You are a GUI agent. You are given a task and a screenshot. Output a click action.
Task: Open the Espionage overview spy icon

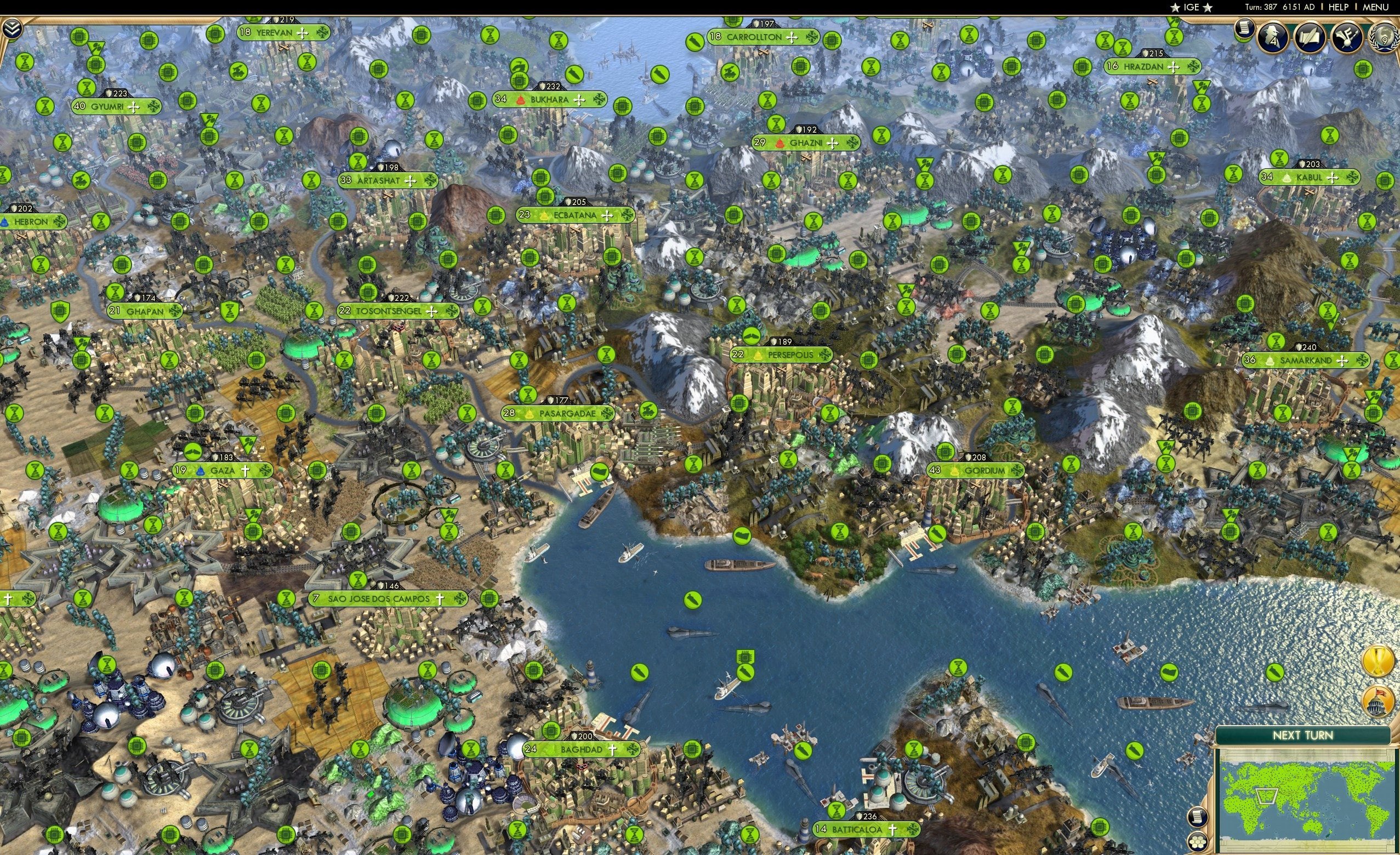(x=1273, y=36)
